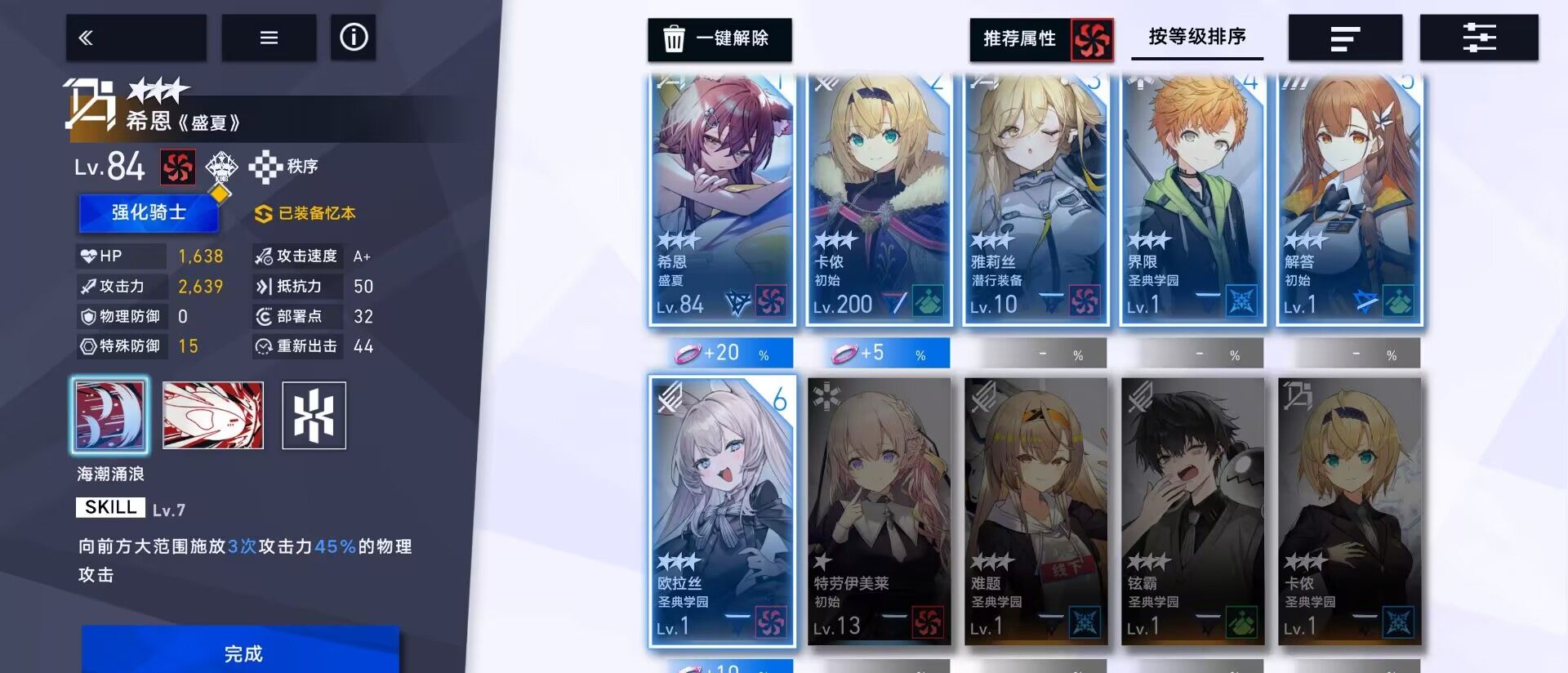The image size is (1568, 673).
Task: Open the character info circle-i icon
Action: click(x=353, y=37)
